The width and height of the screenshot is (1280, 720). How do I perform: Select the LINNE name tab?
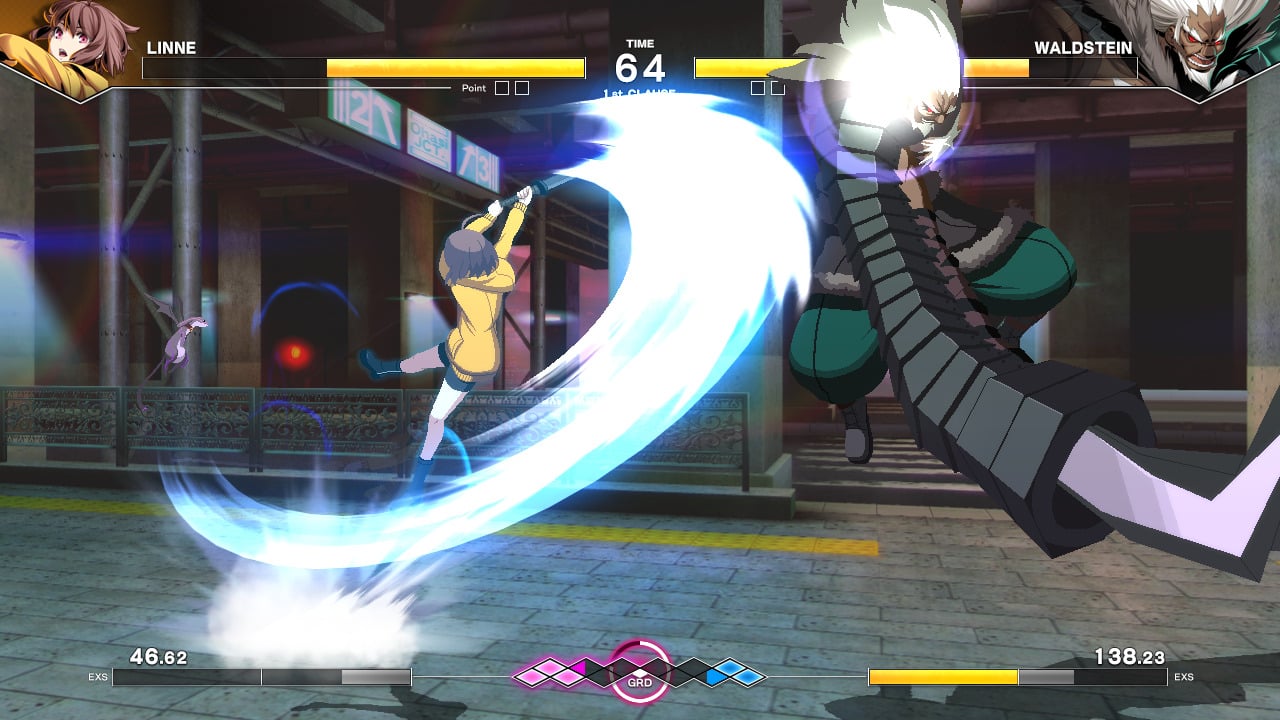click(172, 47)
